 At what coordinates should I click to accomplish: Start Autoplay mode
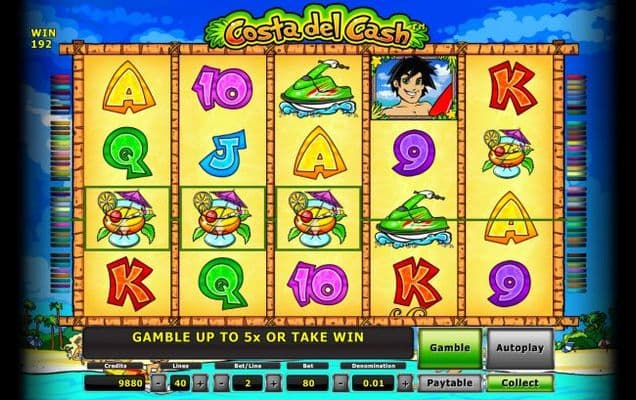pos(520,346)
